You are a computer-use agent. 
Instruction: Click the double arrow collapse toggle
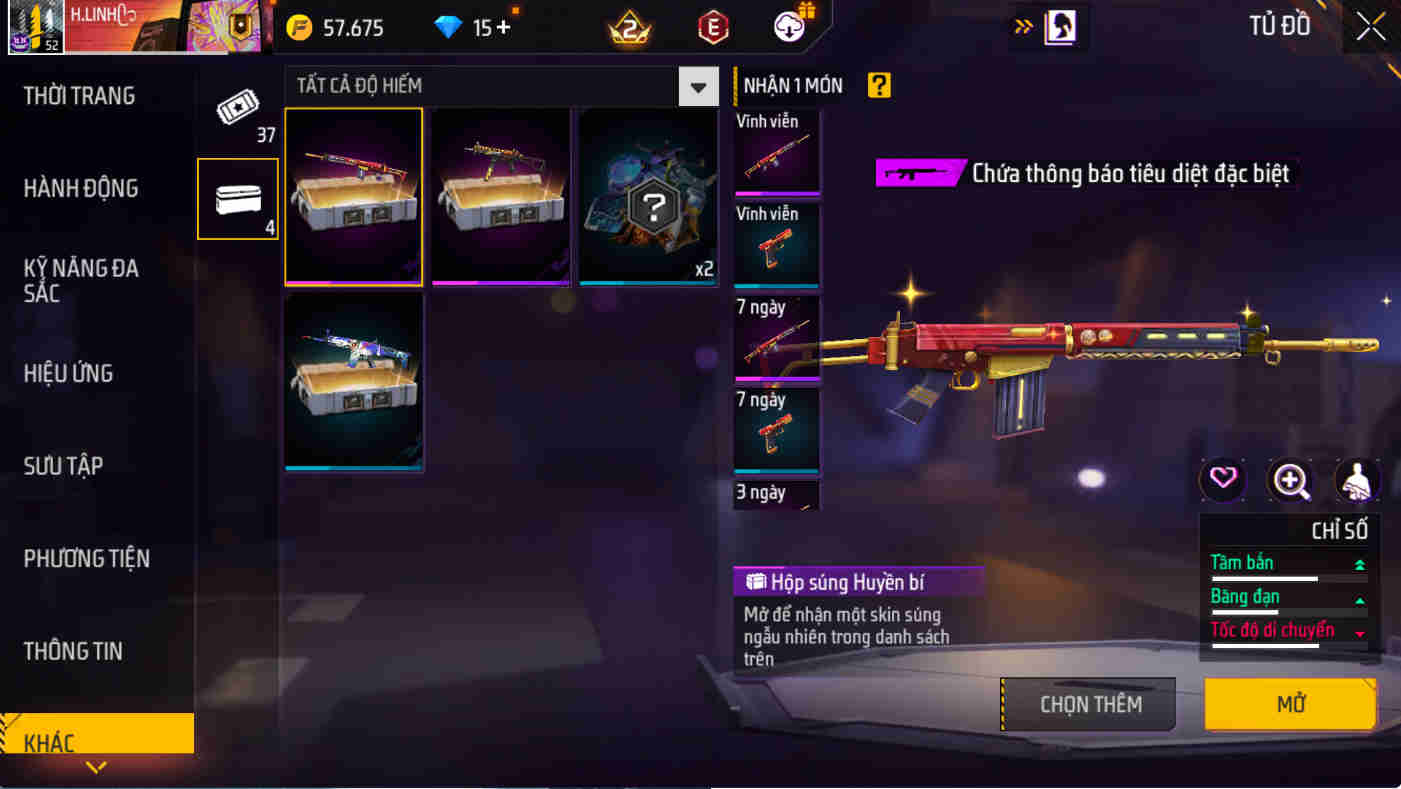(1022, 27)
